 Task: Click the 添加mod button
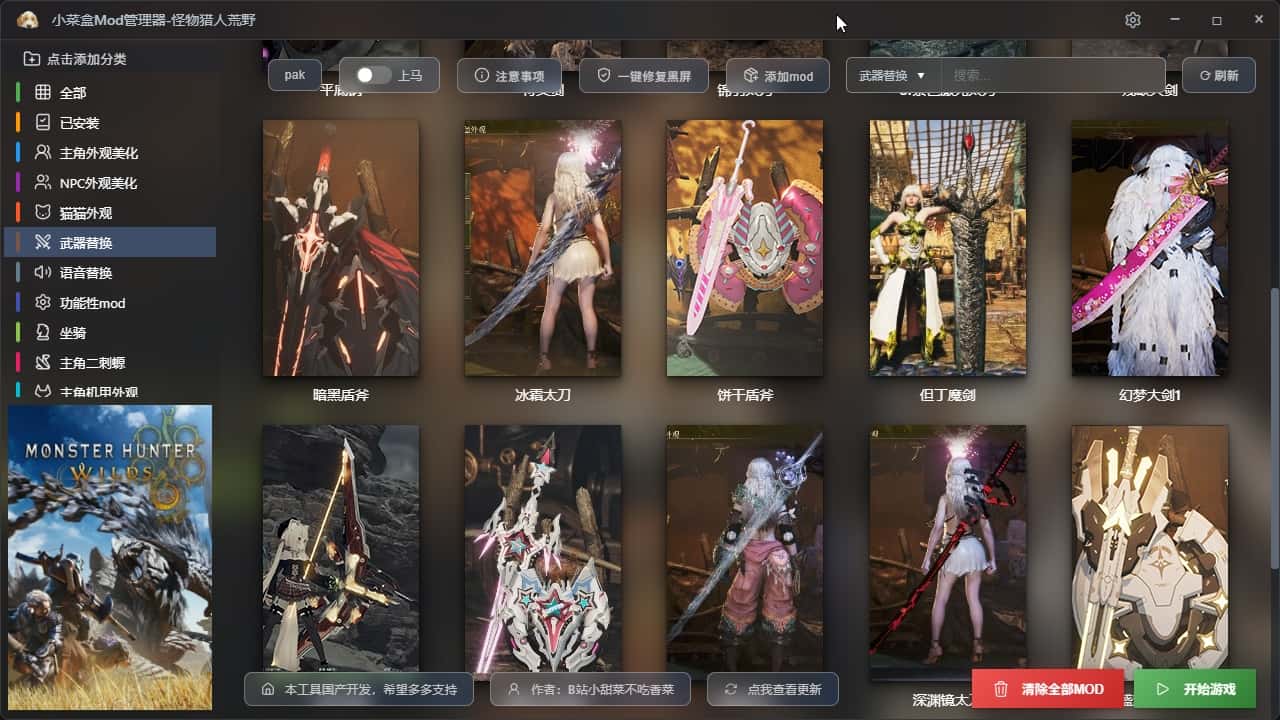coord(777,76)
